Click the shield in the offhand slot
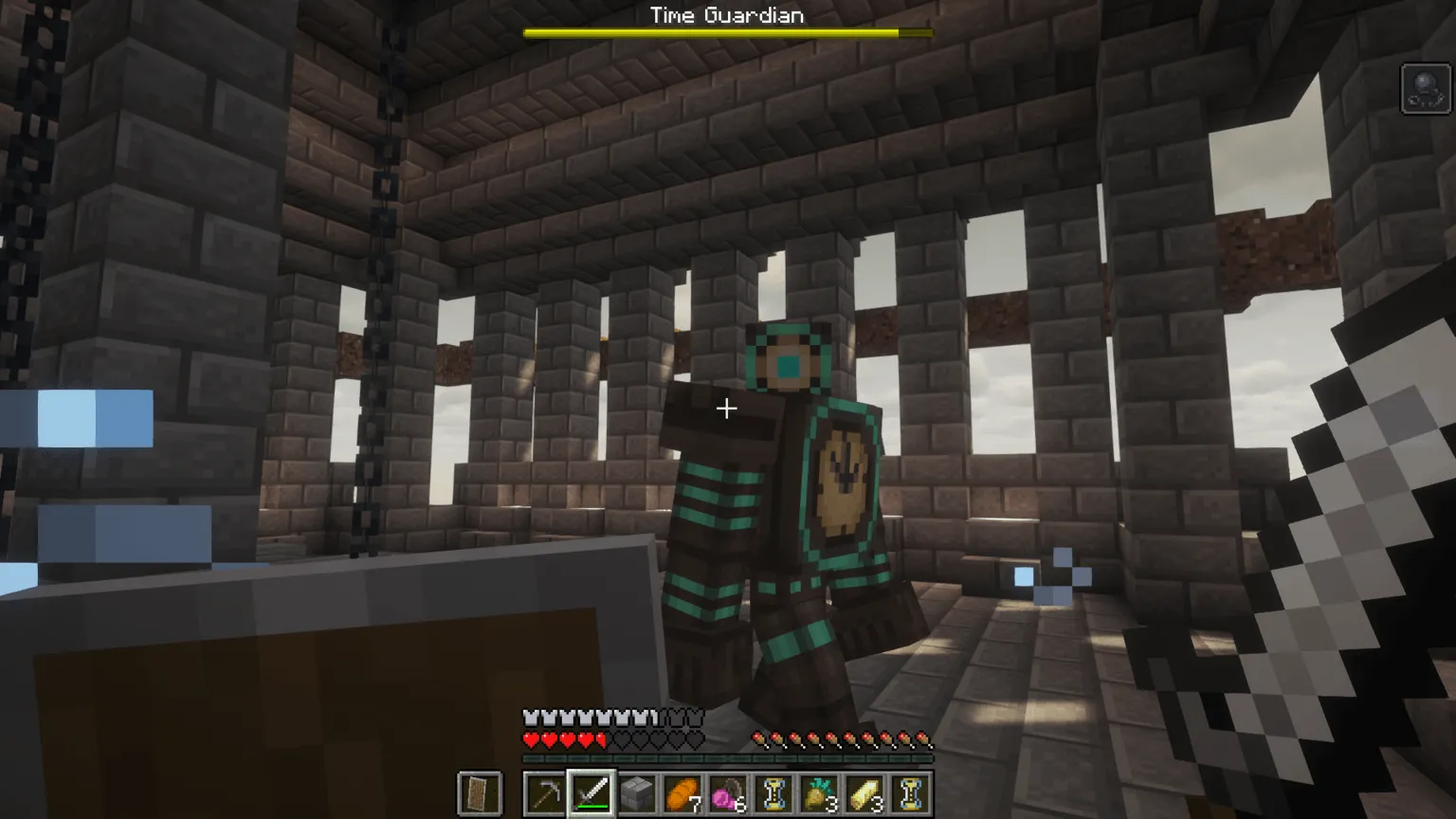The width and height of the screenshot is (1456, 819). coord(479,794)
